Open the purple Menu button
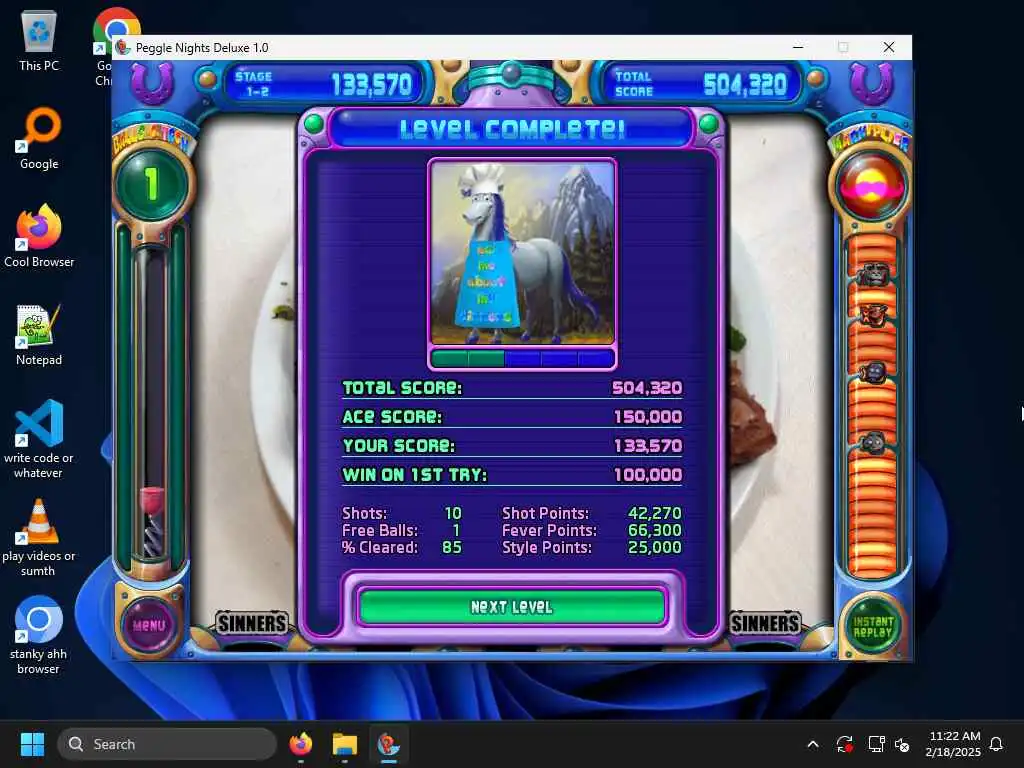Viewport: 1024px width, 768px height. (148, 625)
